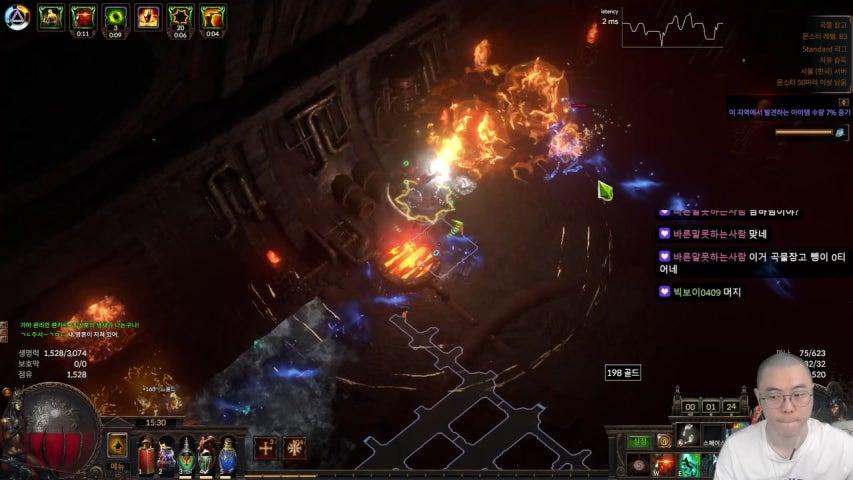Open the green shop button

(x=638, y=441)
